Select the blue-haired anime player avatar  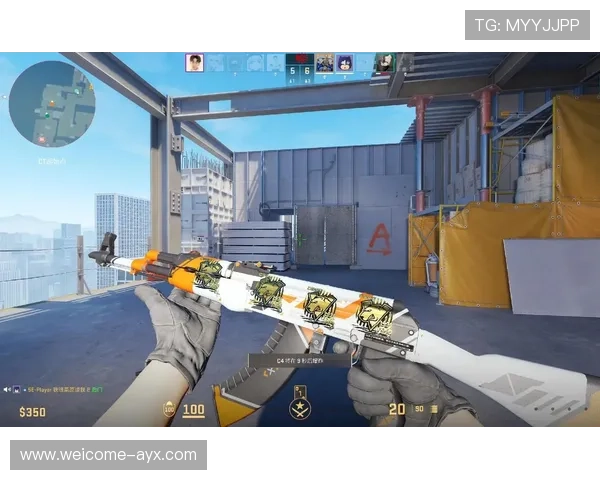(x=344, y=62)
